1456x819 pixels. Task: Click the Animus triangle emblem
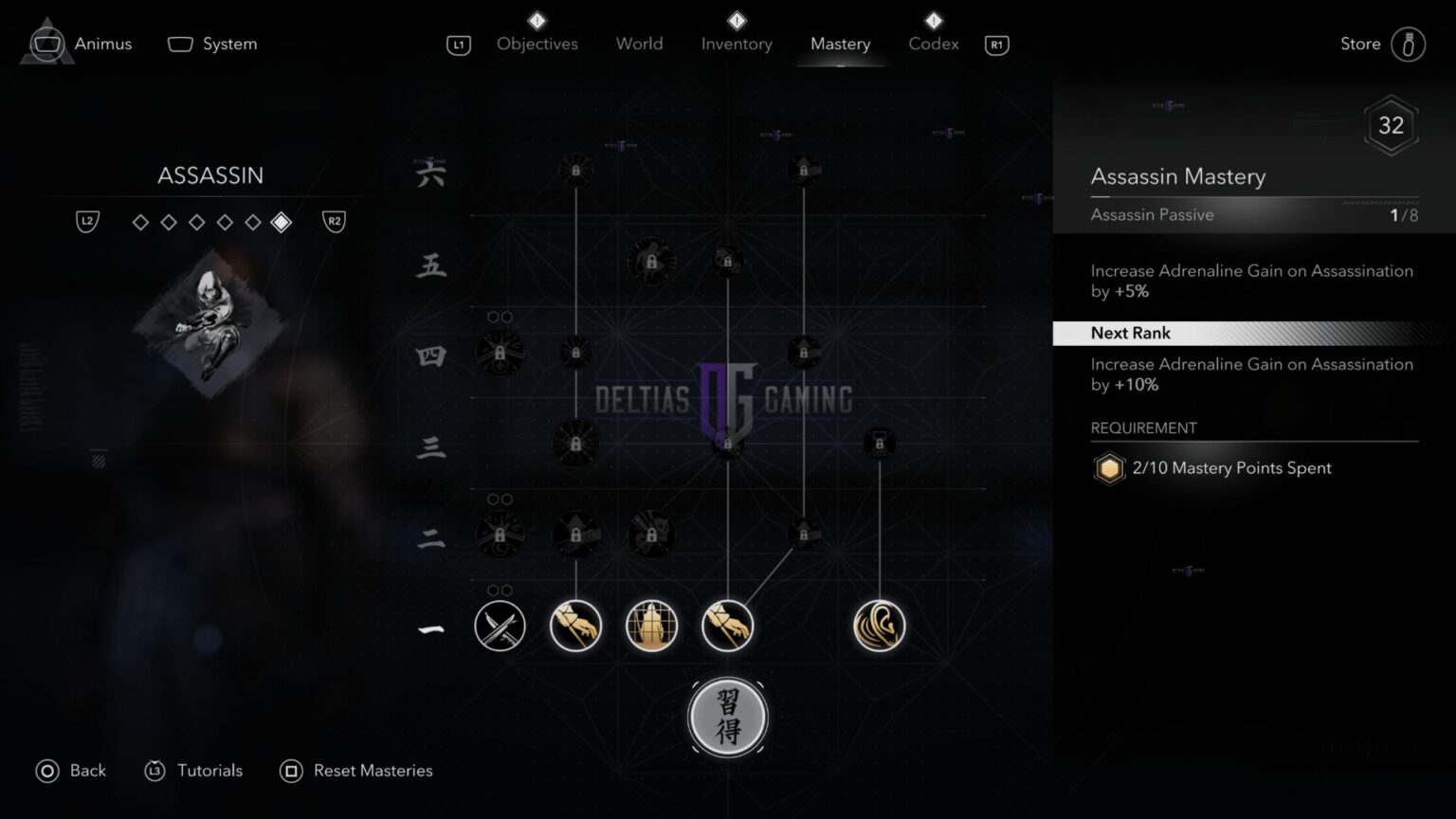(x=46, y=44)
